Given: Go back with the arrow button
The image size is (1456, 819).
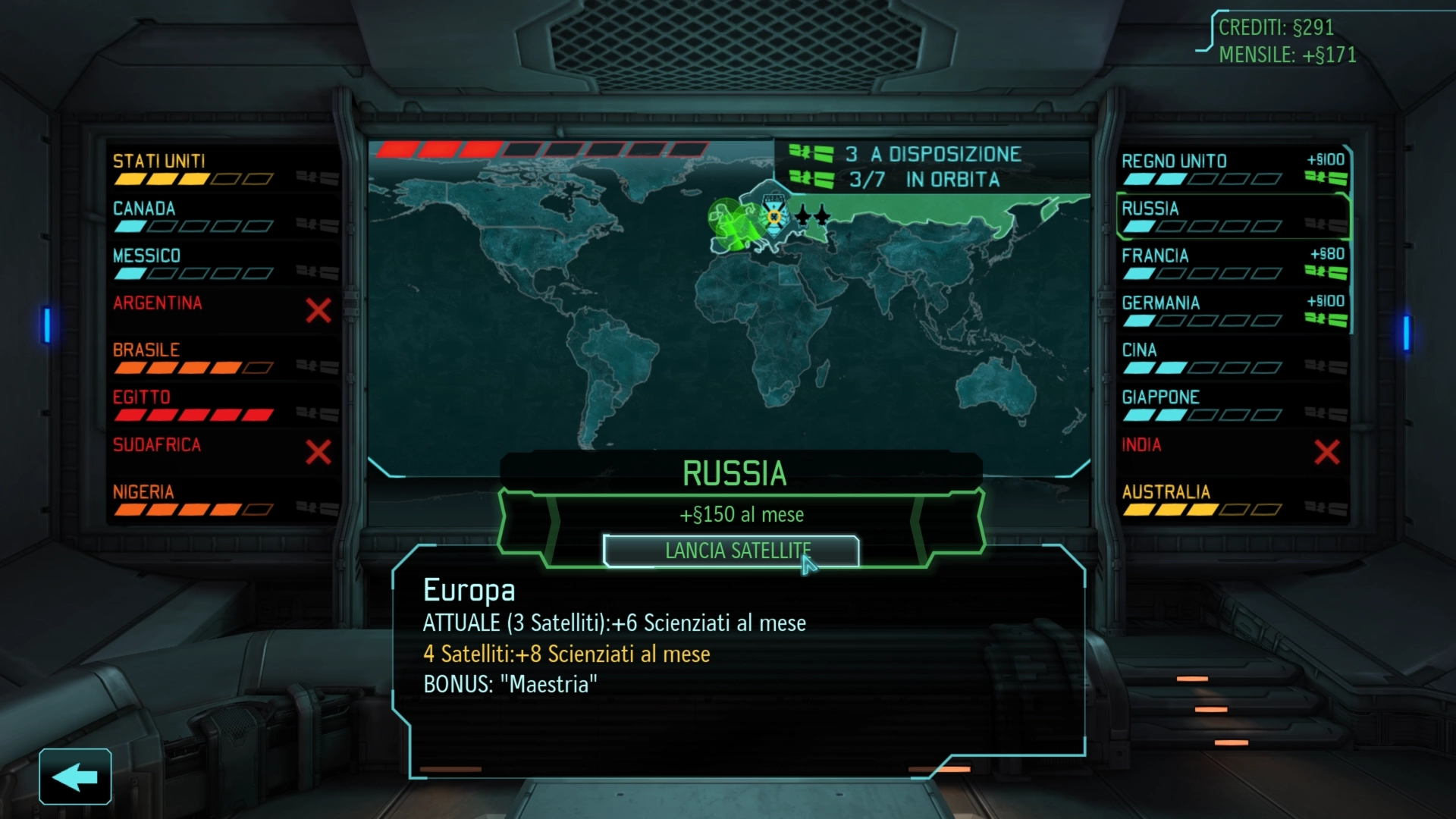Looking at the screenshot, I should point(75,777).
